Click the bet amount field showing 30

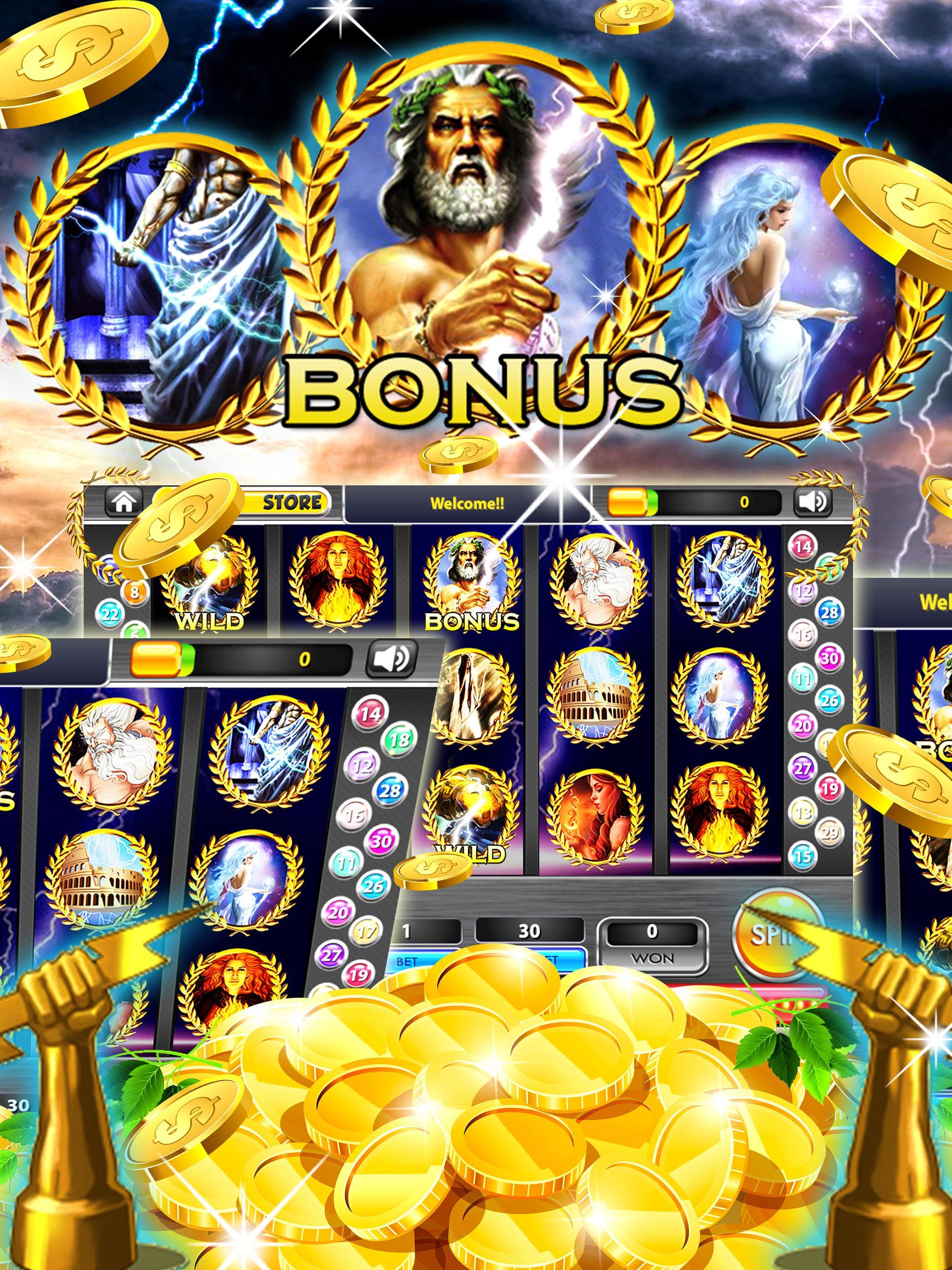tap(530, 930)
